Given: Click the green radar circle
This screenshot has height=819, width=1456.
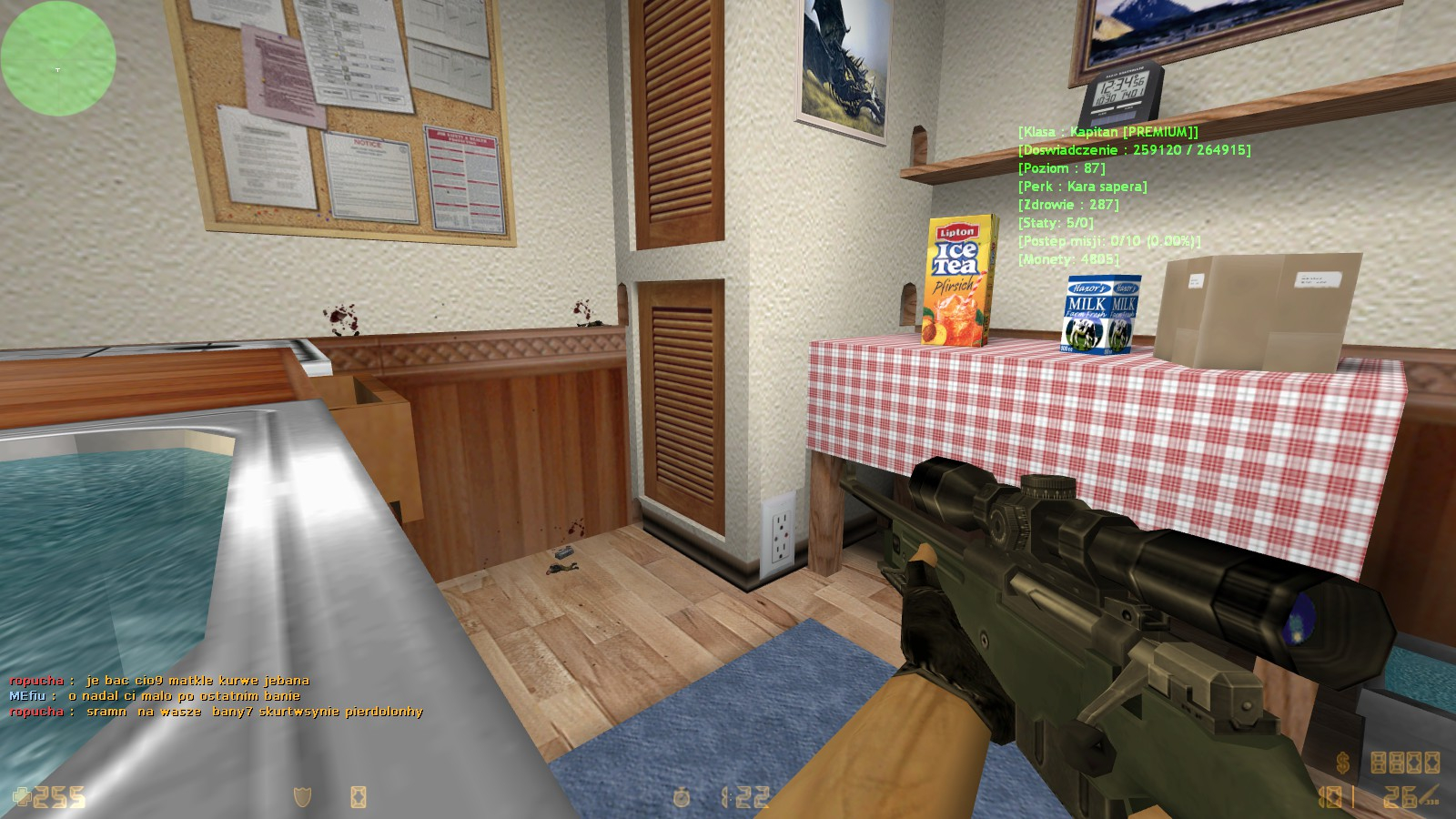Looking at the screenshot, I should tap(58, 58).
